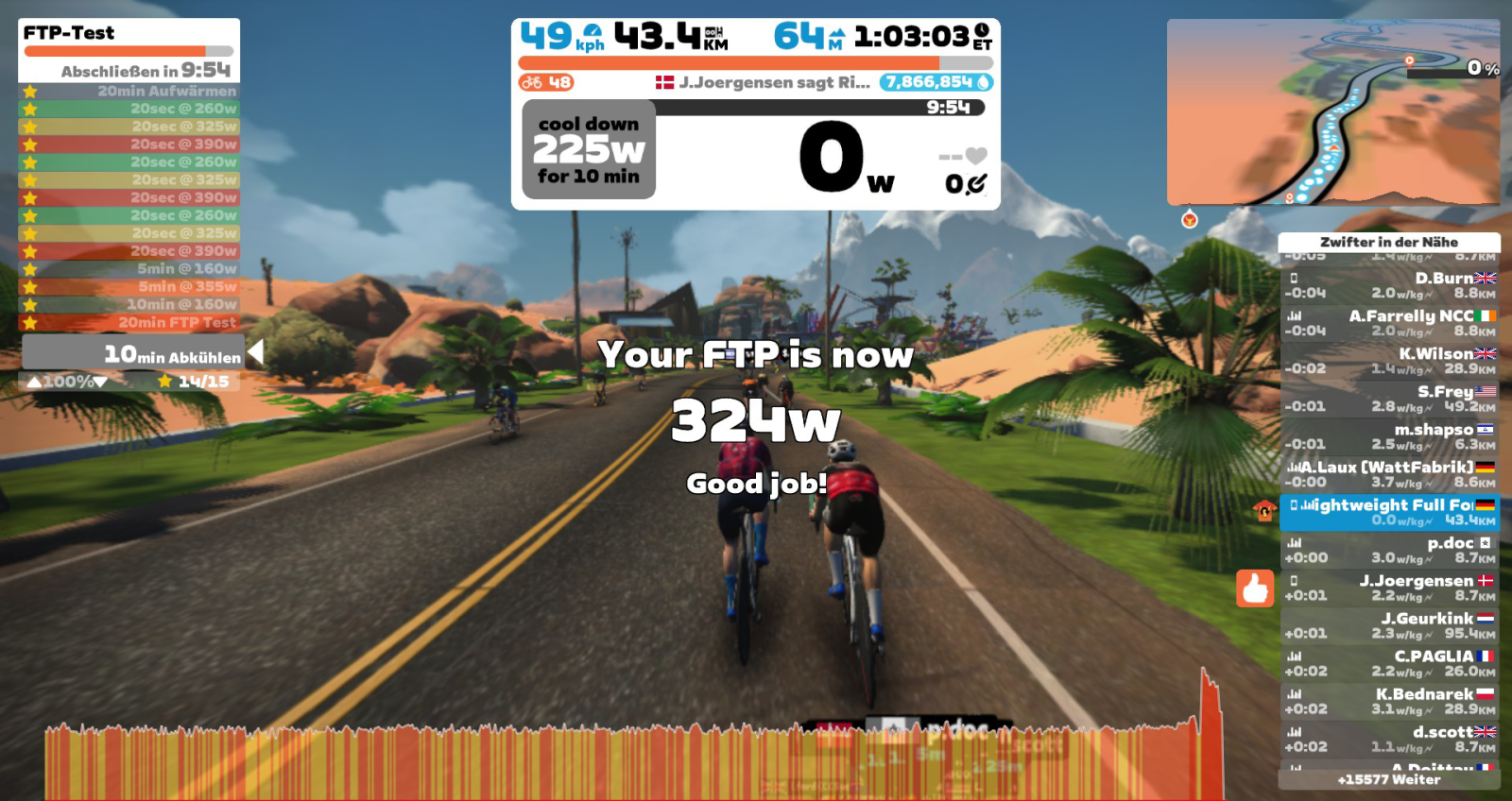
Task: Select d.scott rider row
Action: pos(1388,739)
